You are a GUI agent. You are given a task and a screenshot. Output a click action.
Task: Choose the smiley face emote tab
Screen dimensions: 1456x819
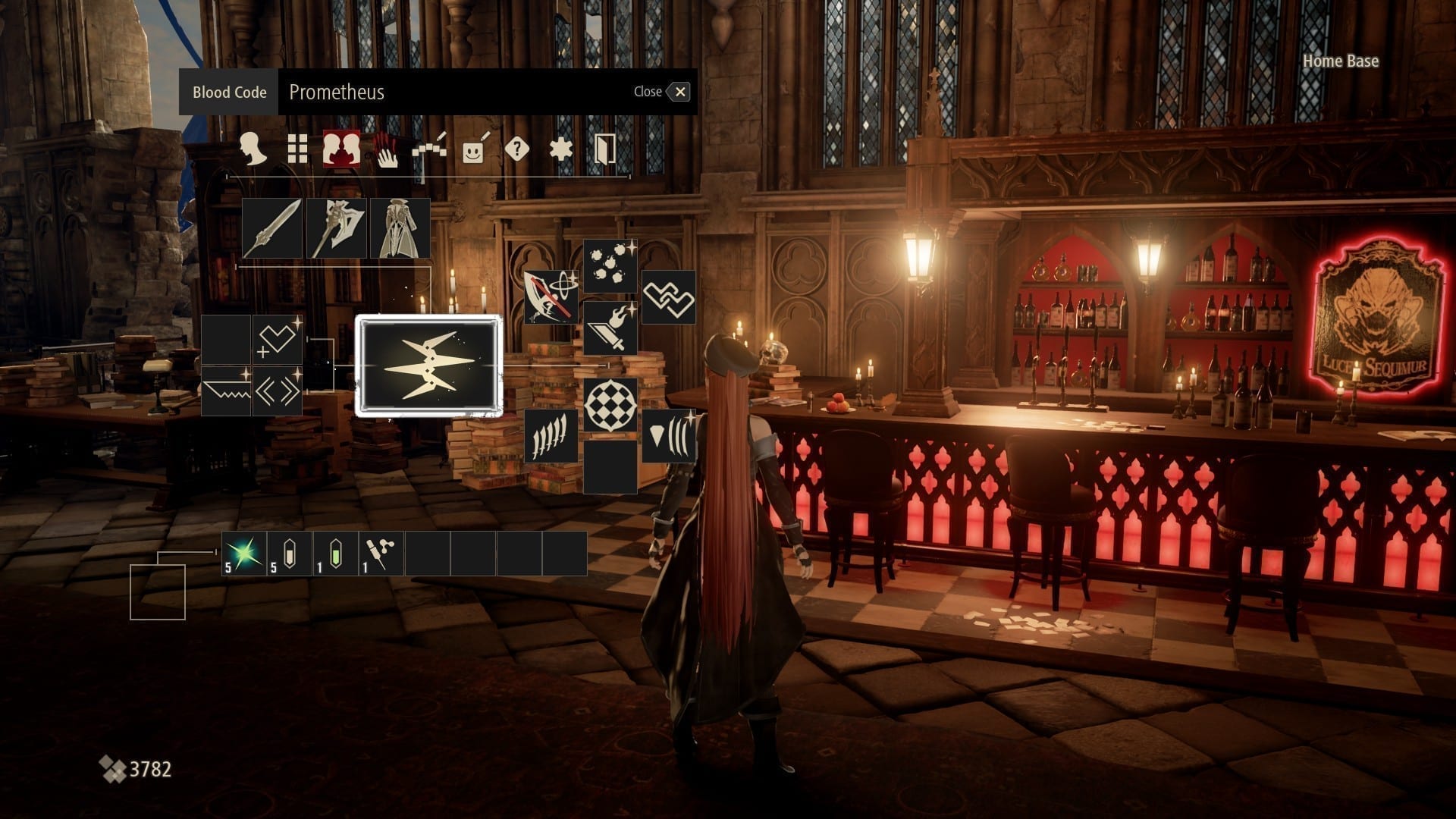473,150
